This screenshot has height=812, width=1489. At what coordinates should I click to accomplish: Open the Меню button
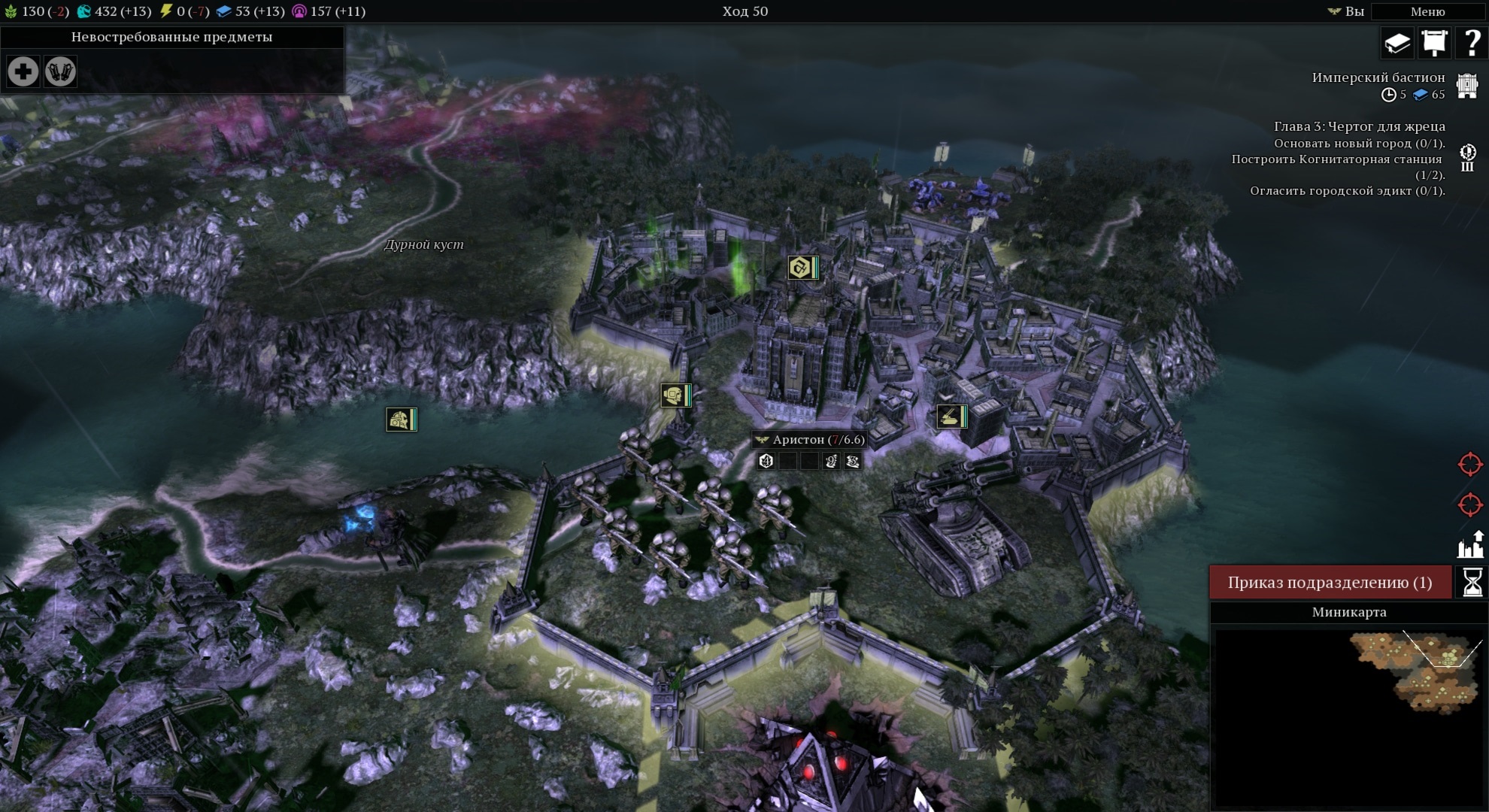[1427, 11]
